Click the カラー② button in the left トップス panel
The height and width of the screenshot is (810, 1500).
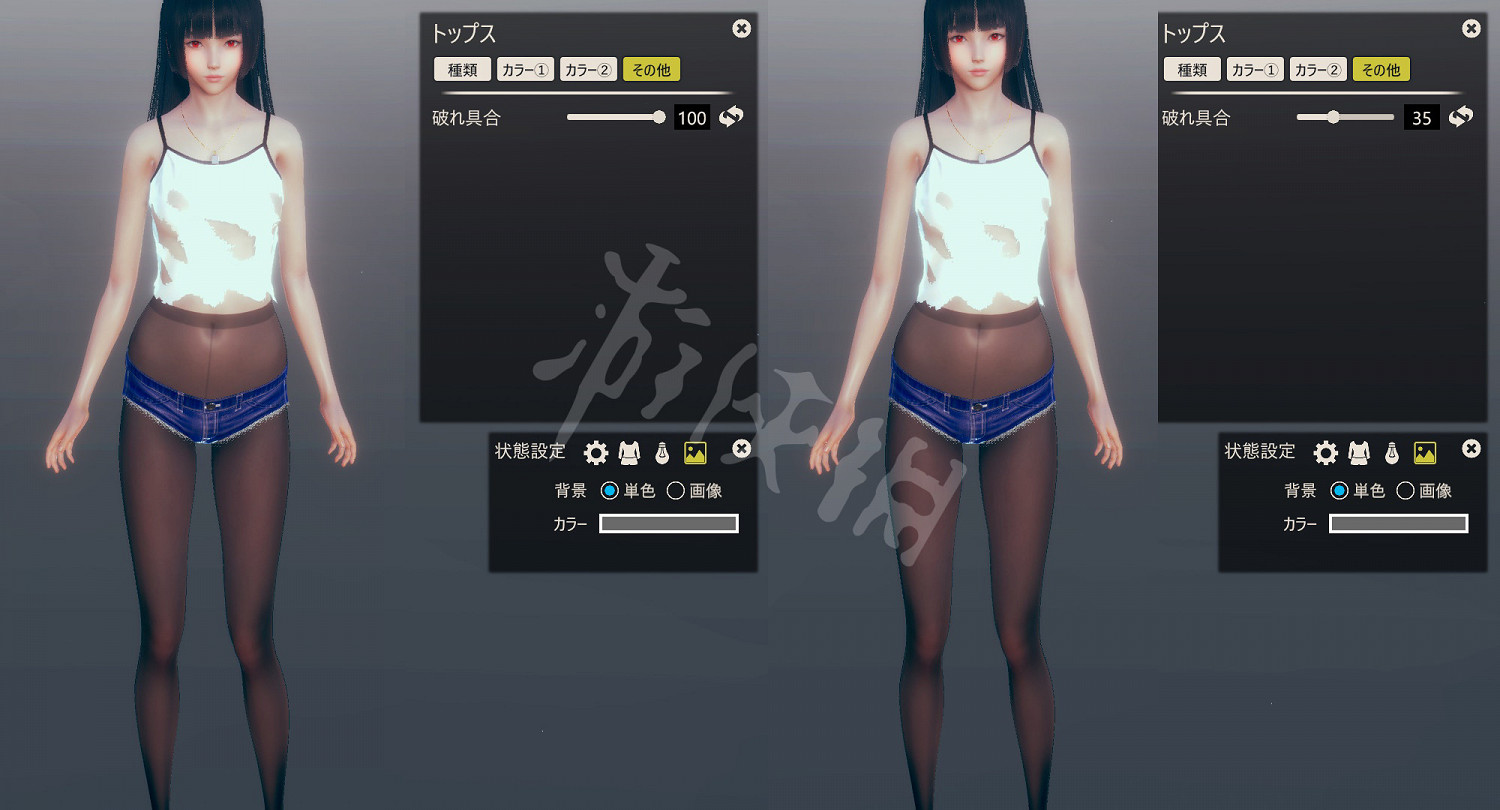click(588, 69)
